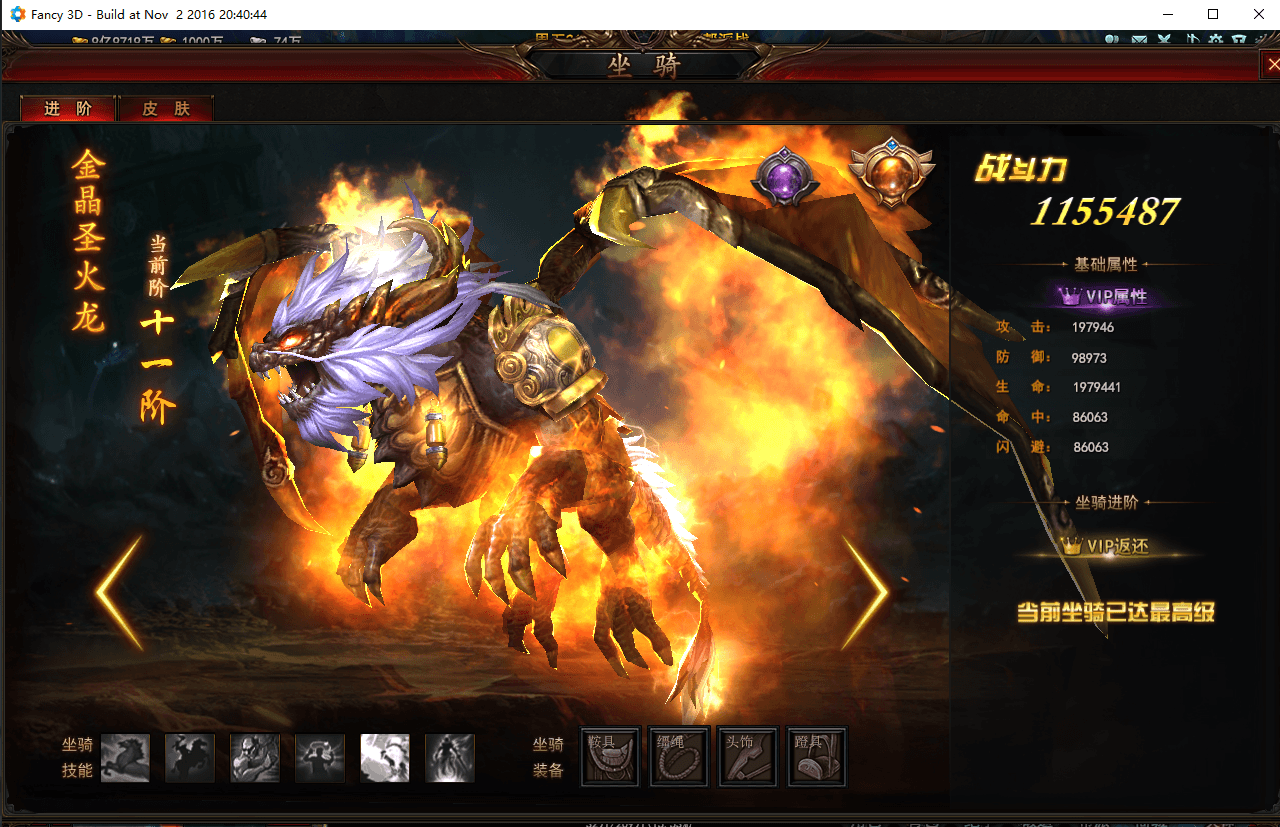
Task: Choose the glowing figure mount skill
Action: pyautogui.click(x=320, y=757)
